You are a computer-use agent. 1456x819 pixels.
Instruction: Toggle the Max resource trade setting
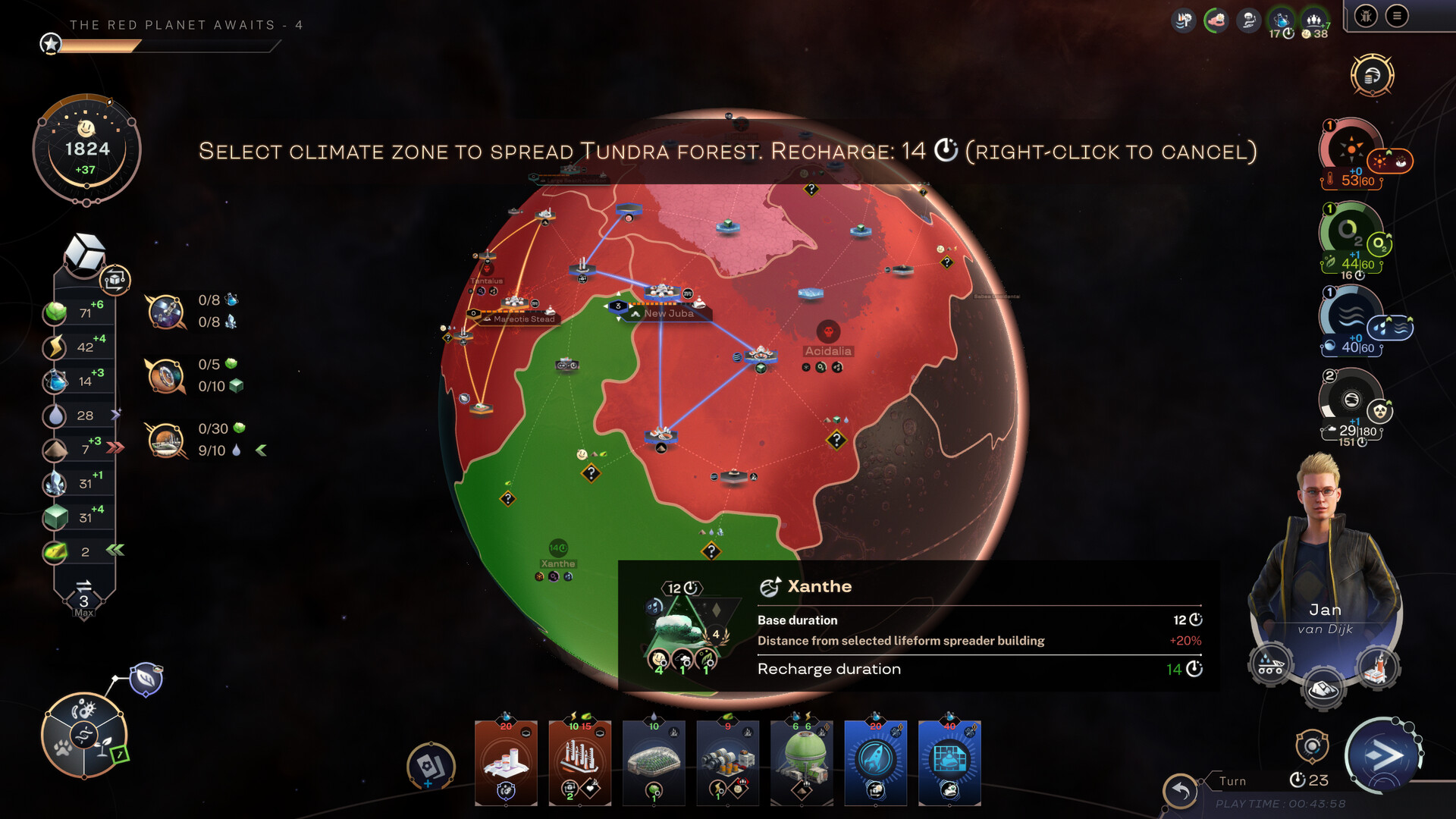(83, 595)
